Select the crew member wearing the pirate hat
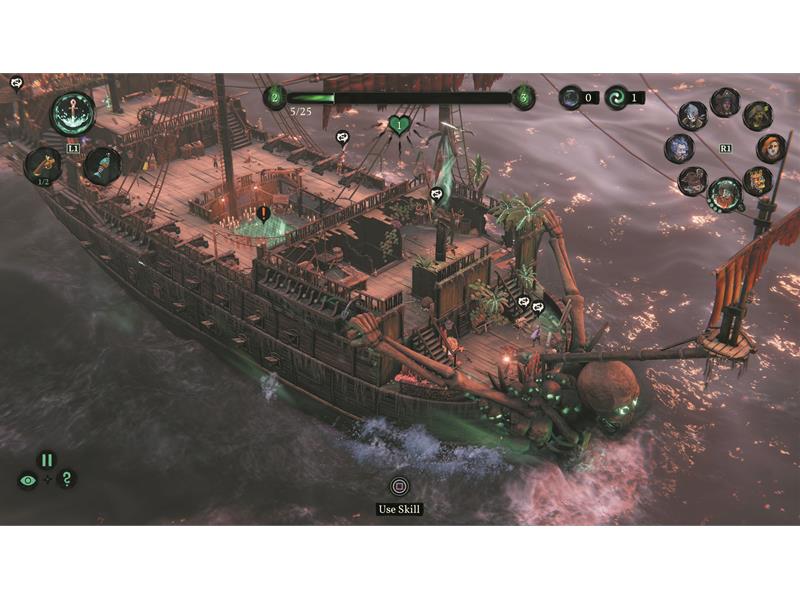 (725, 102)
